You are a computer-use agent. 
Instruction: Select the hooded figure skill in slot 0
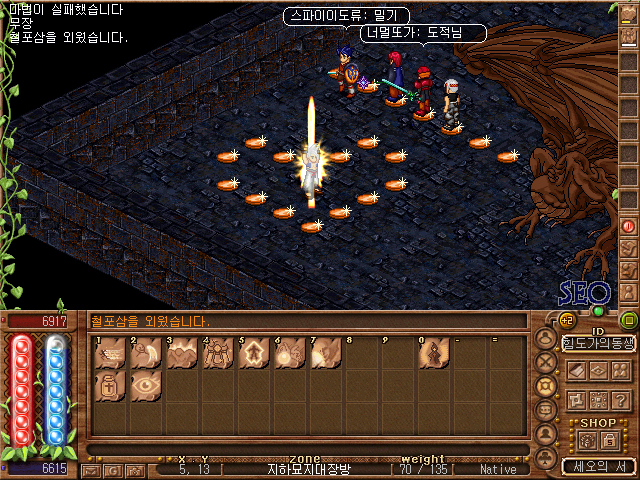pos(434,353)
